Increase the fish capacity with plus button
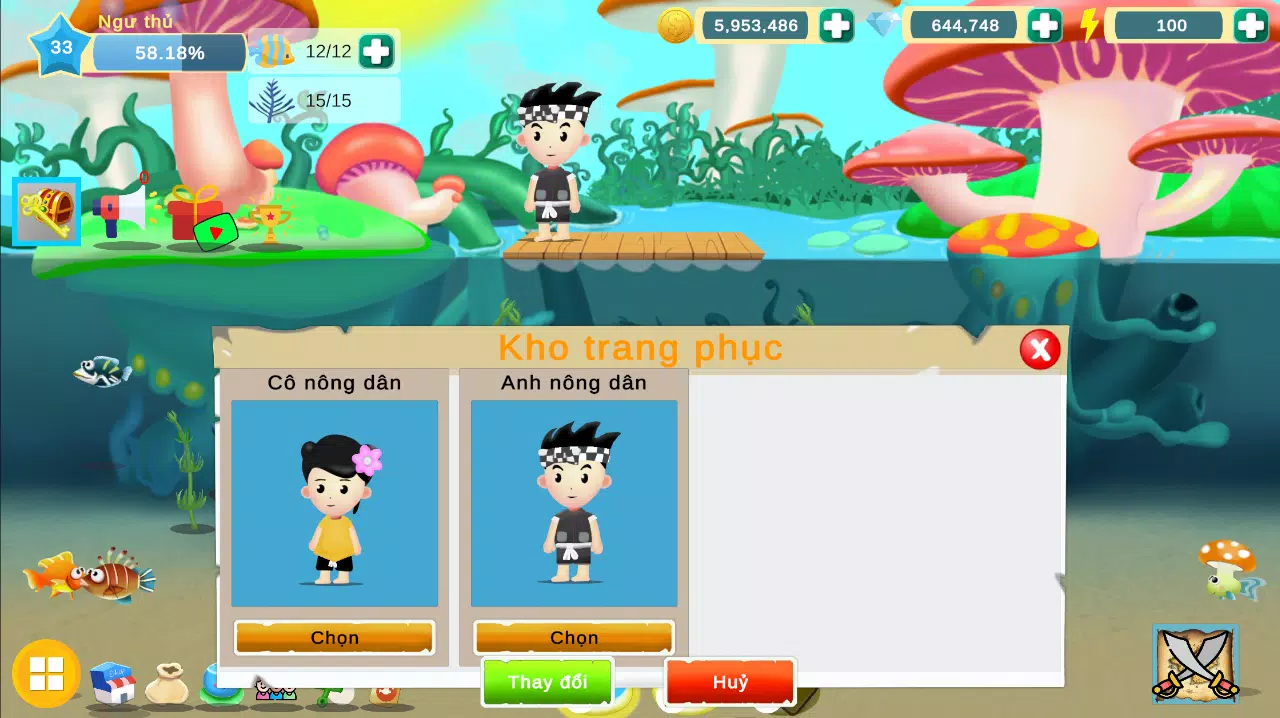This screenshot has height=718, width=1280. click(x=376, y=50)
